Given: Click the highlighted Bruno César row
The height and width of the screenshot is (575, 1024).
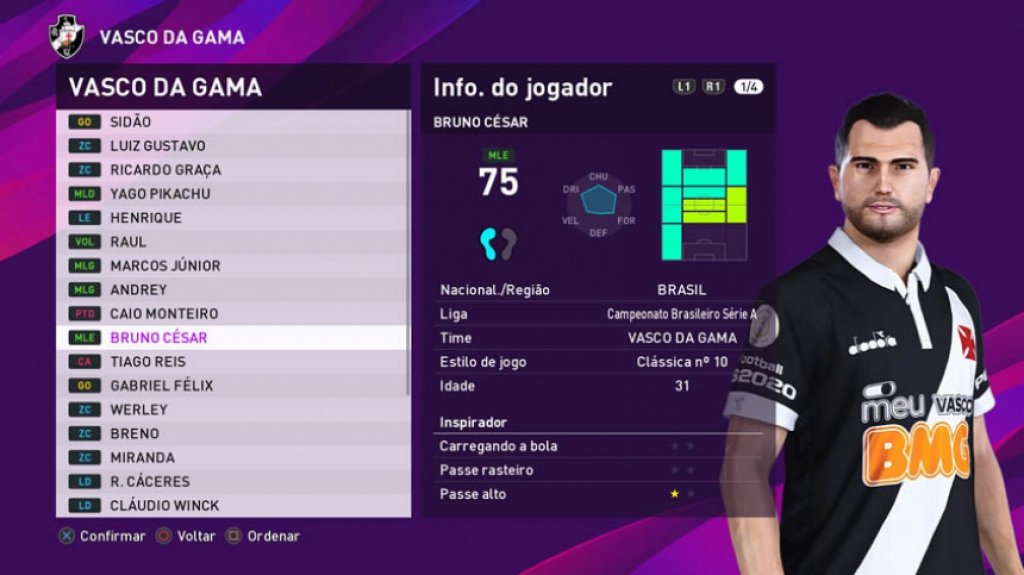Looking at the screenshot, I should coord(232,338).
